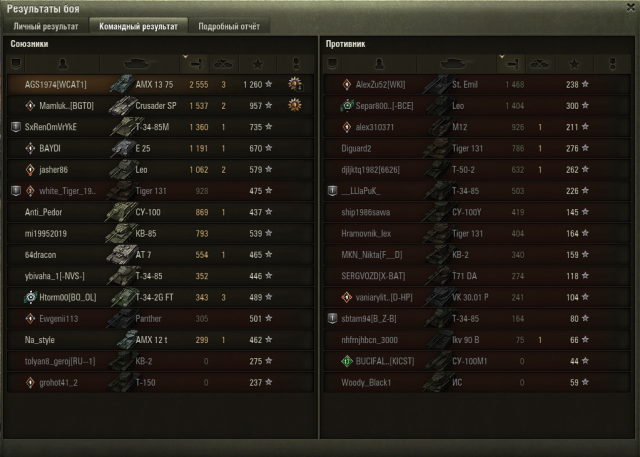Select ally player Mamluk..[BGTO] row
The width and height of the screenshot is (640, 457).
pos(160,105)
